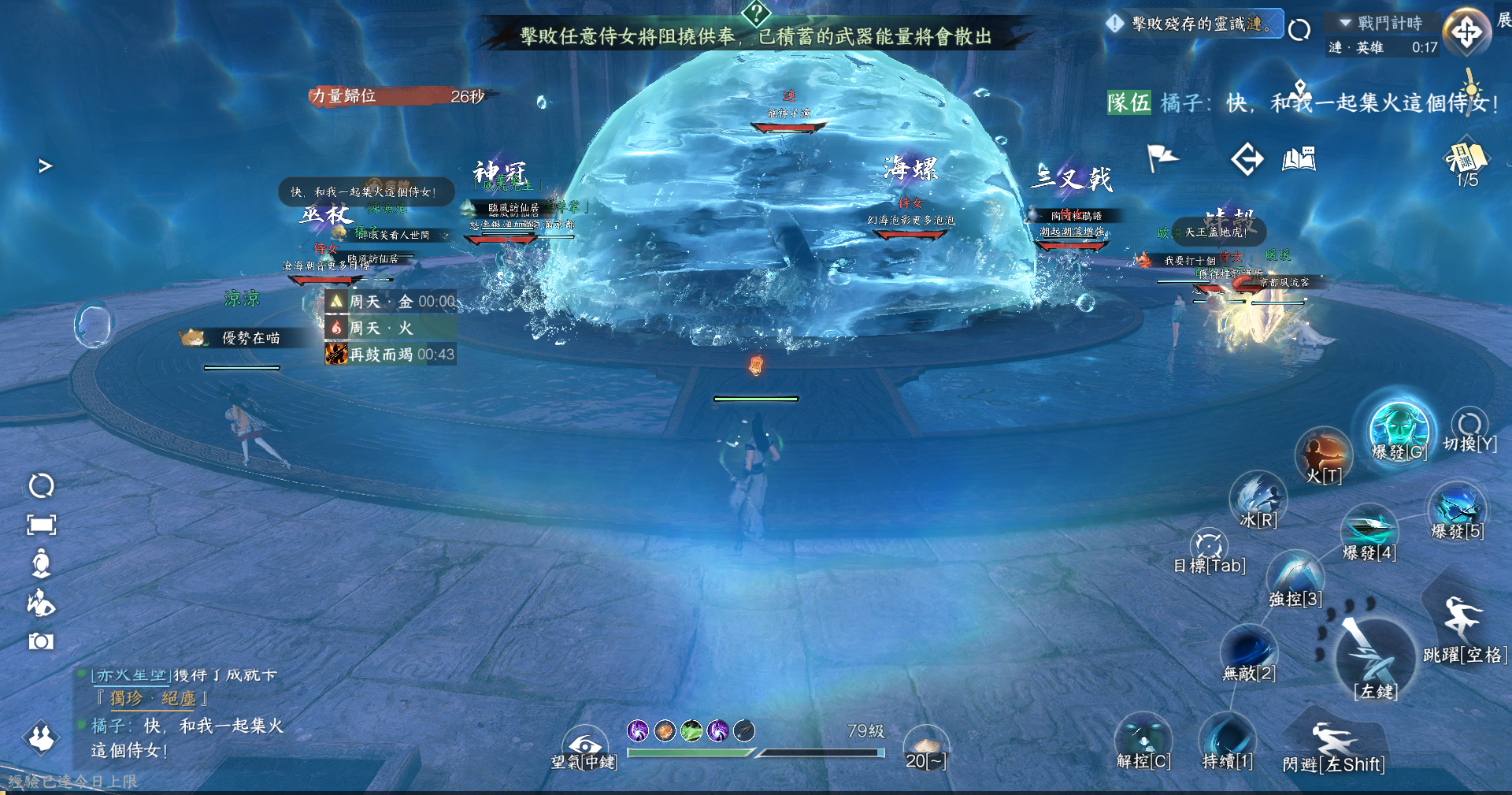The width and height of the screenshot is (1512, 795).
Task: Use the 強控[3] control skill
Action: click(x=1295, y=576)
